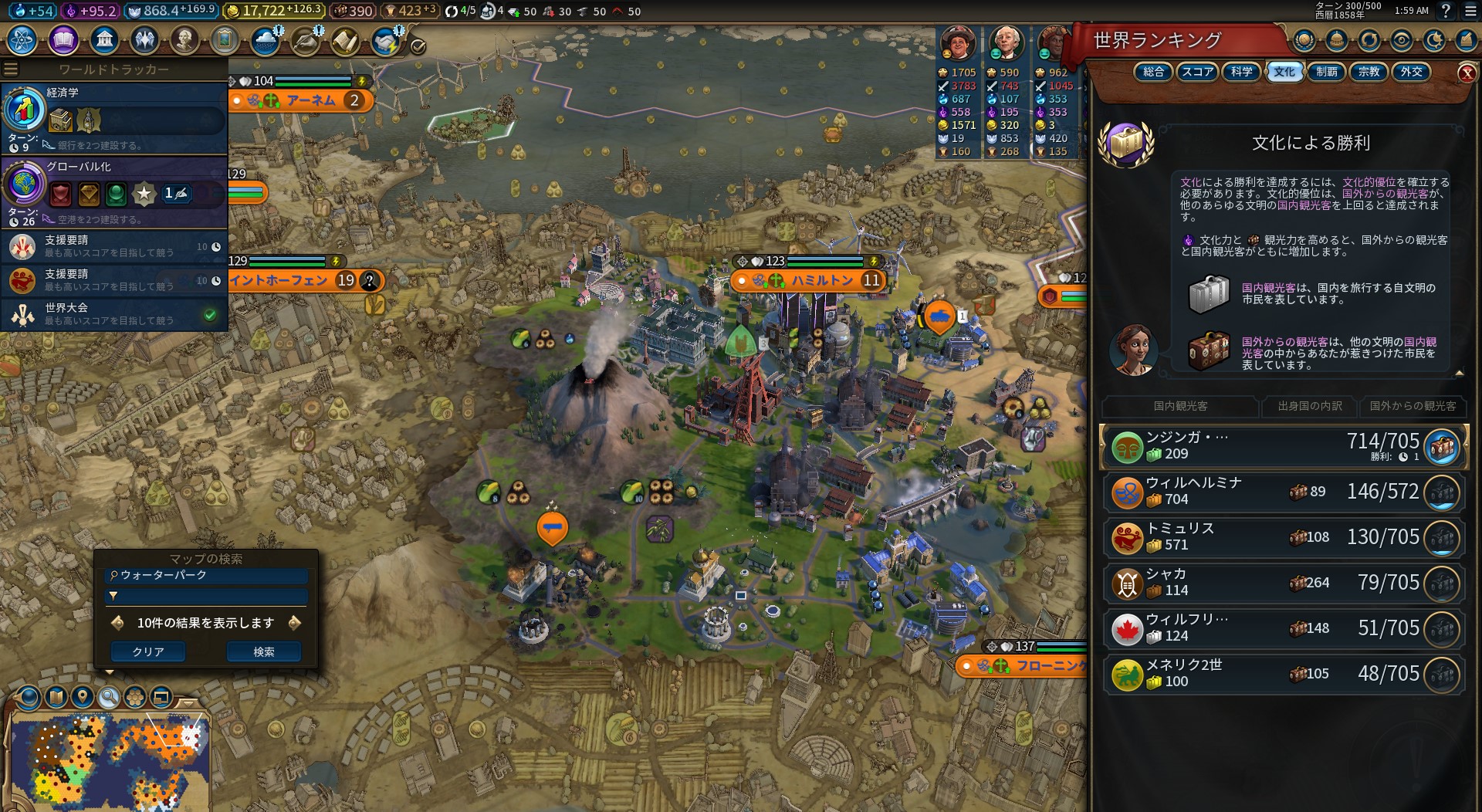Select the 科学 science victory tab
The image size is (1482, 812).
[1241, 72]
